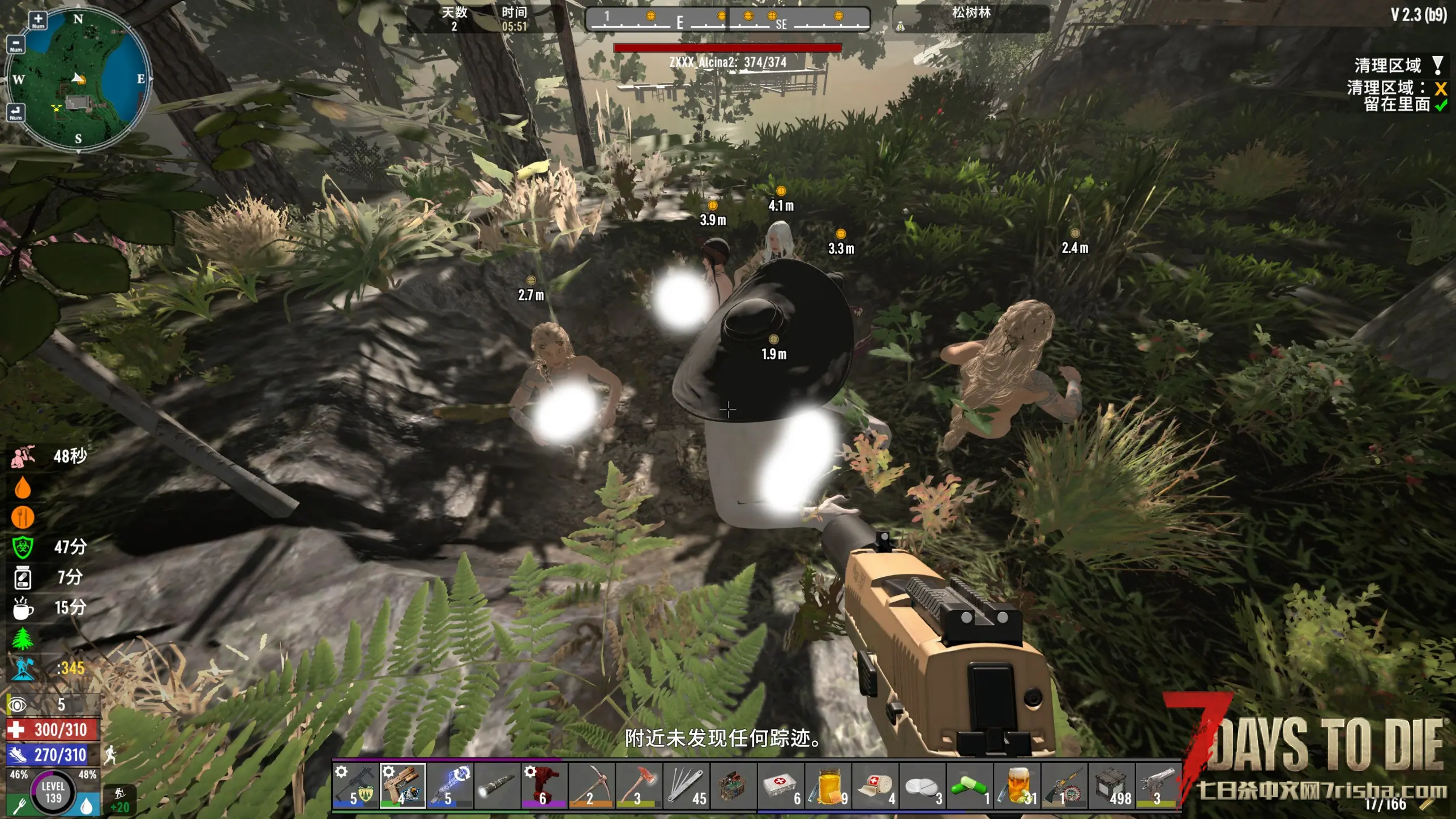
Task: Select the white painkiller pills slot
Action: coord(922,786)
